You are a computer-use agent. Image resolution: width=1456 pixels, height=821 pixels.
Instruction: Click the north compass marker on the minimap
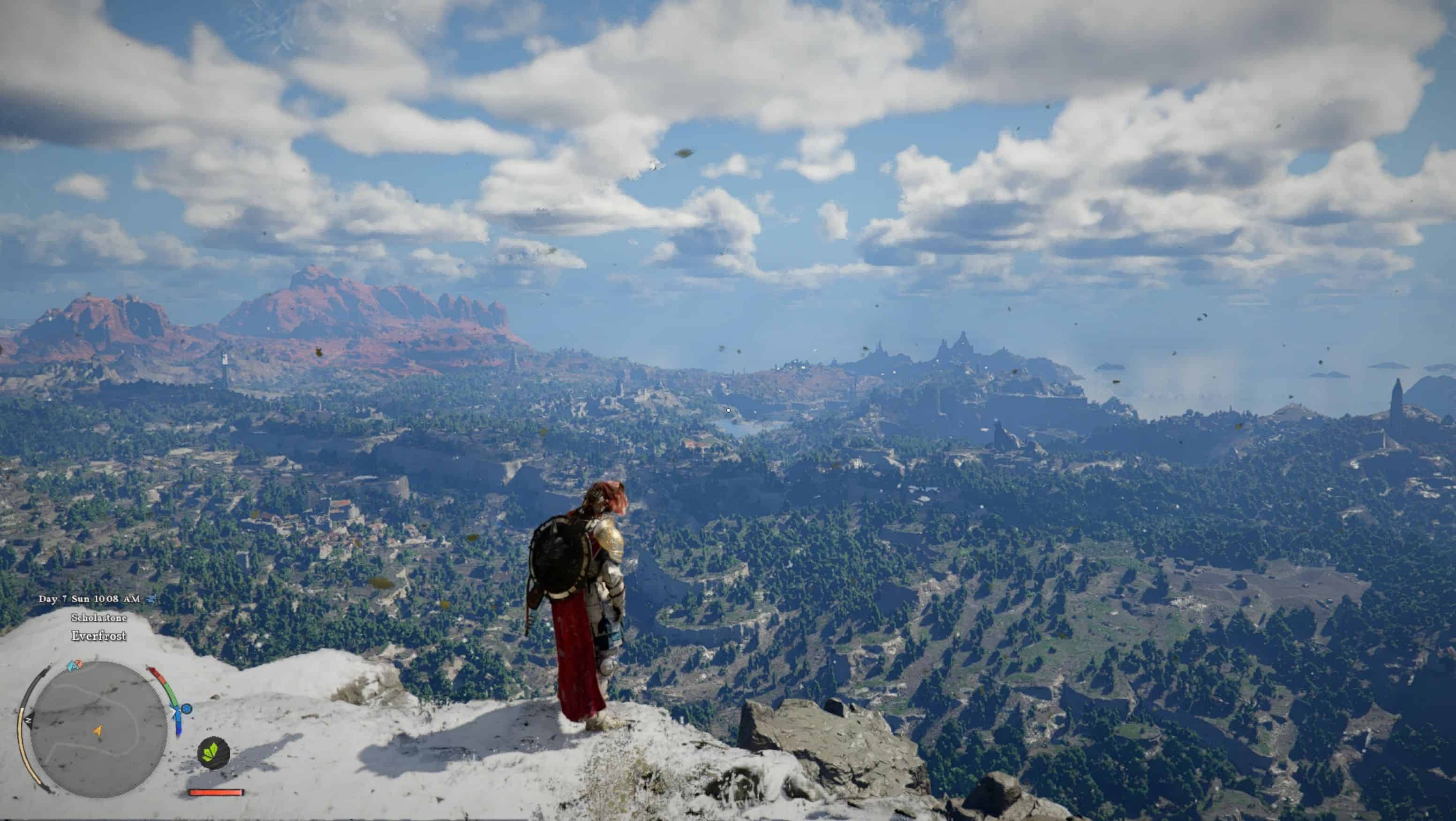point(27,720)
